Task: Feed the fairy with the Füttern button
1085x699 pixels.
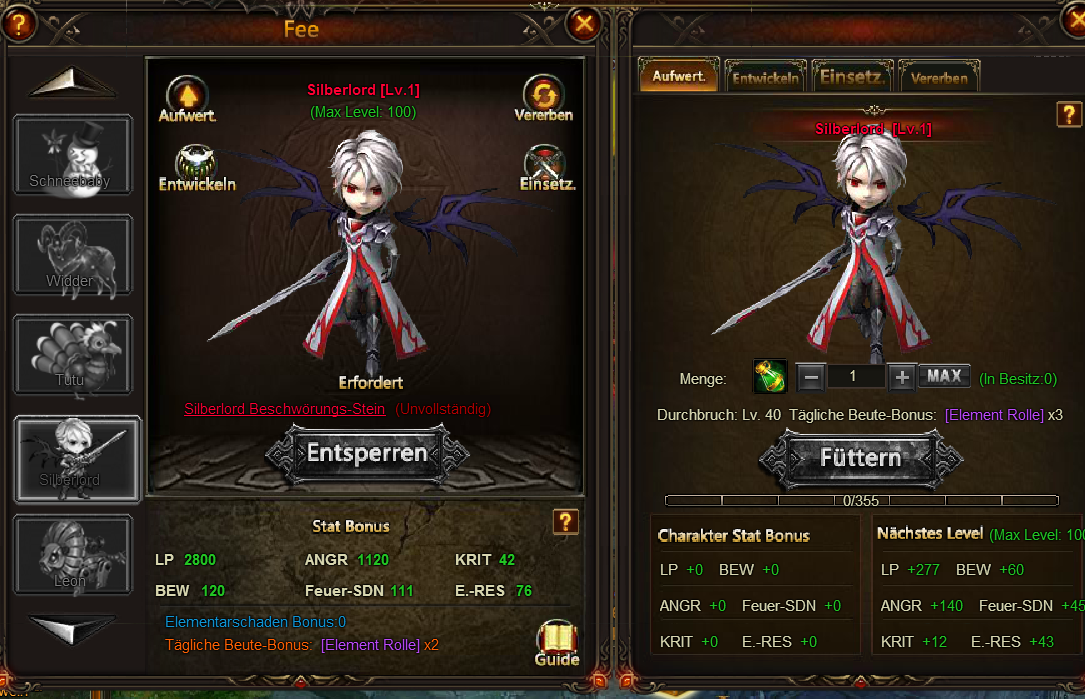Action: (860, 458)
